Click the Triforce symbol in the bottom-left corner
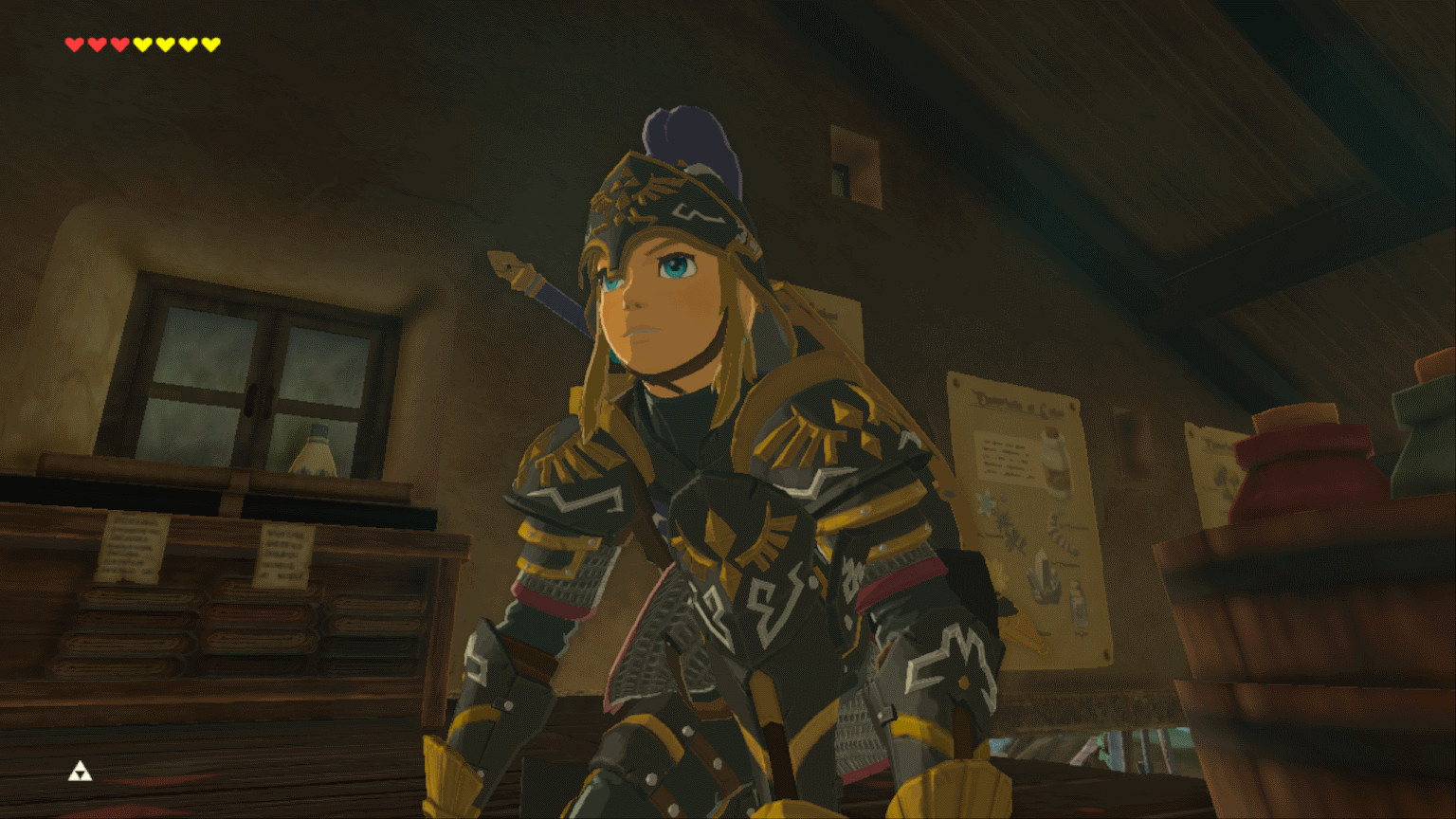1456x819 pixels. (x=80, y=773)
